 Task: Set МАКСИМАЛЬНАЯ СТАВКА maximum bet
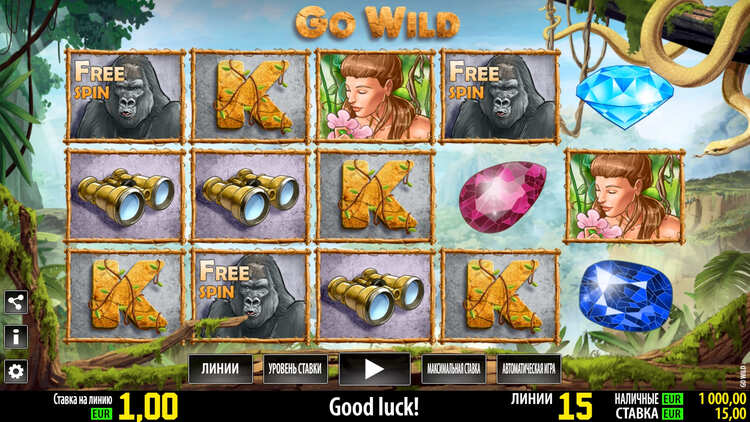point(452,369)
